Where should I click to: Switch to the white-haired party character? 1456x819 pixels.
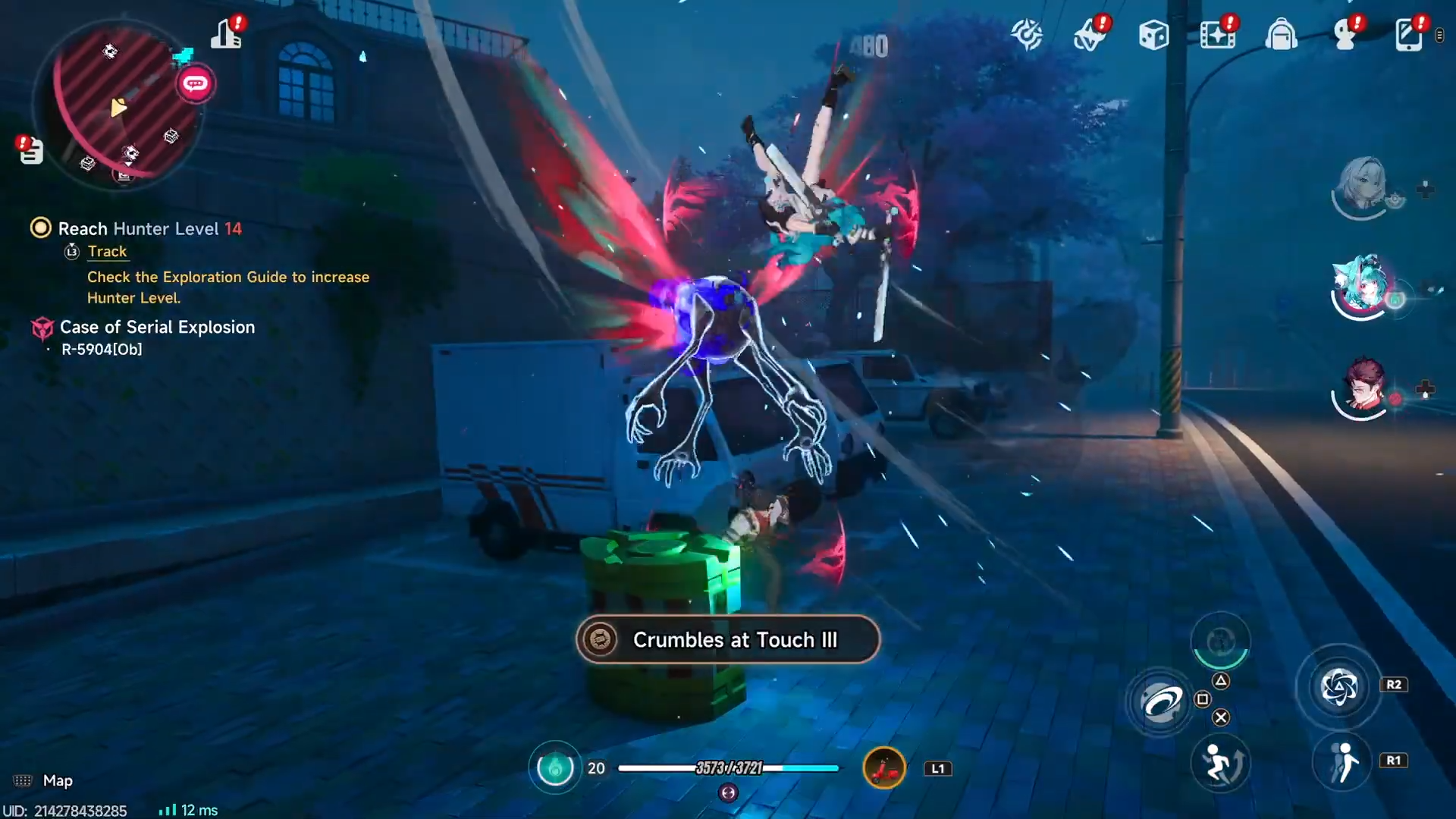click(x=1362, y=186)
